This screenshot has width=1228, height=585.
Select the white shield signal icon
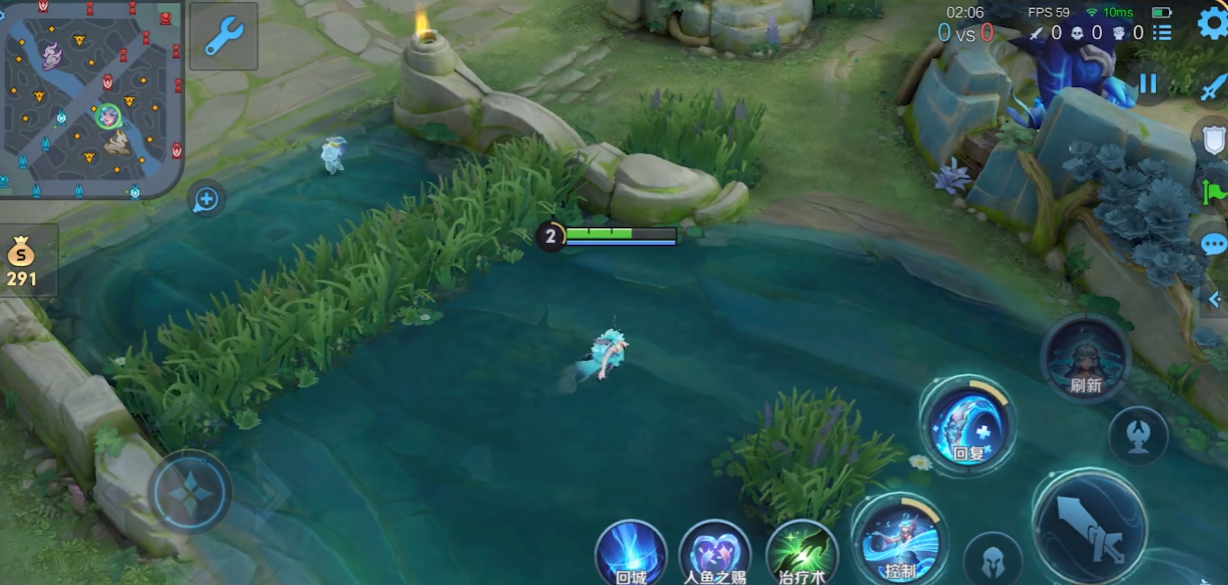(x=1213, y=139)
